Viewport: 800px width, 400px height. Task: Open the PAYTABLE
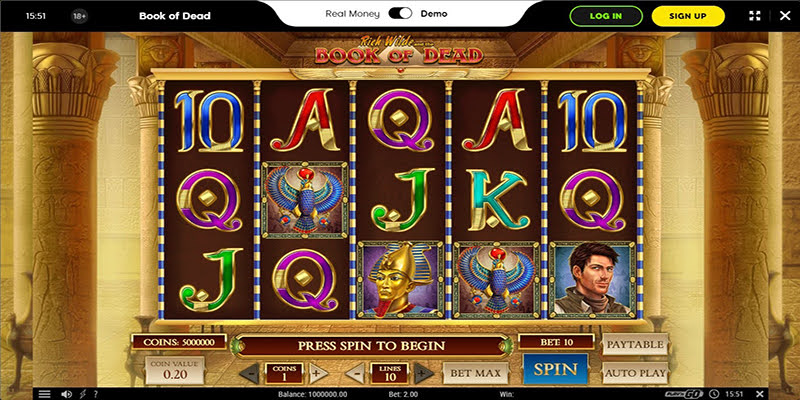point(635,345)
